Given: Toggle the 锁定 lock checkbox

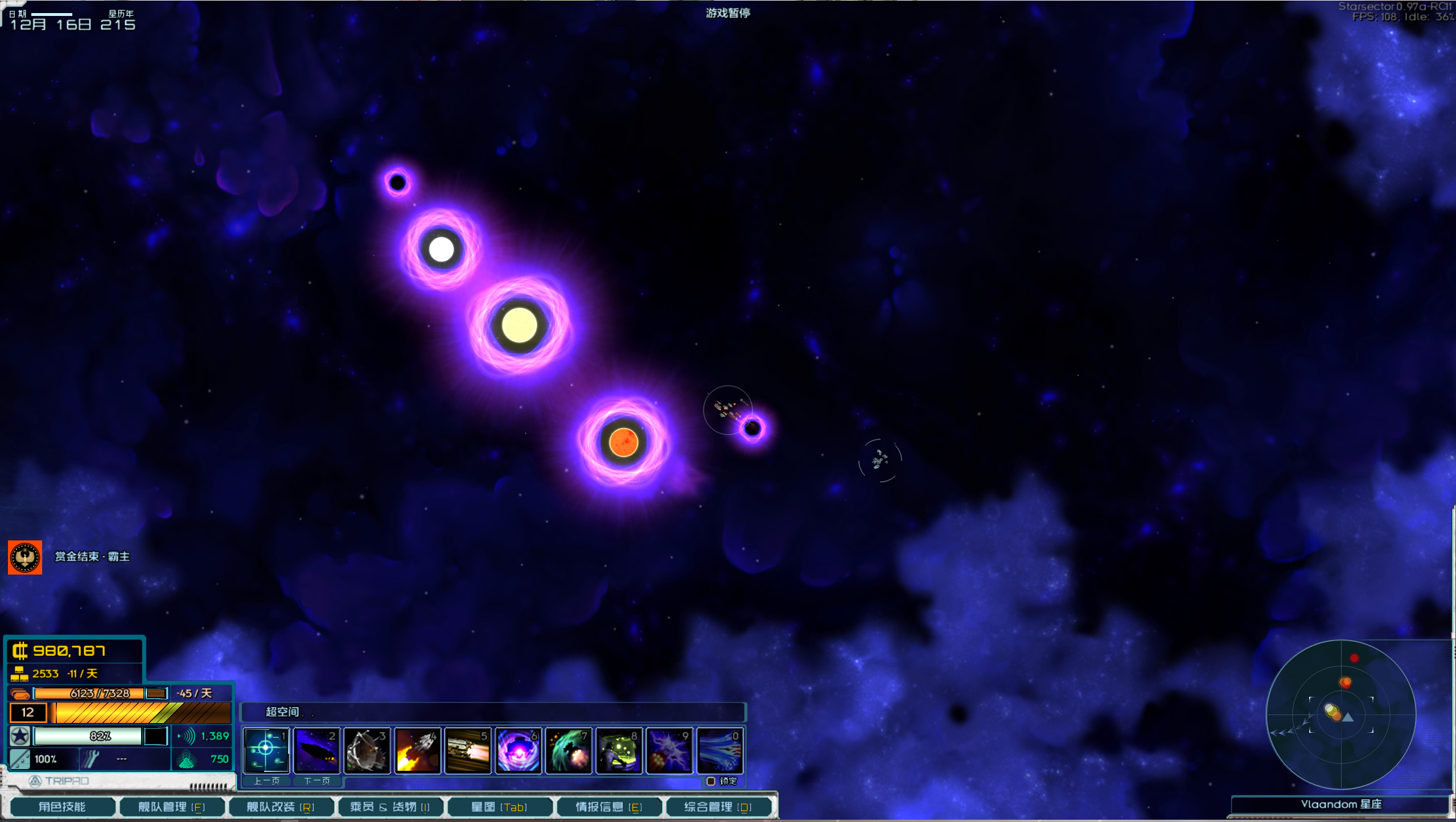Looking at the screenshot, I should tap(711, 781).
